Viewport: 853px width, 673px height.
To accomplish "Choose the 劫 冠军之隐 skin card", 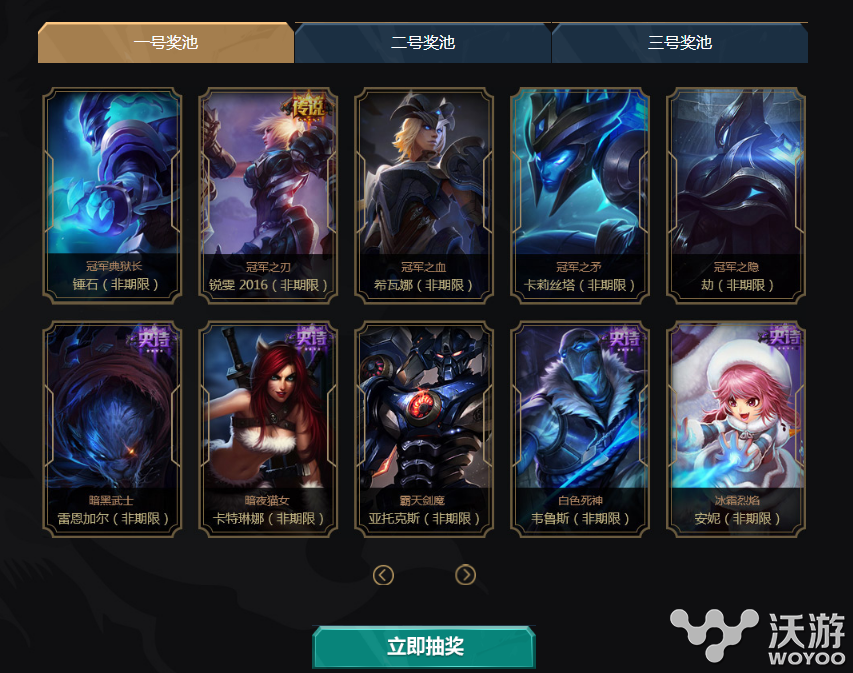I will pyautogui.click(x=736, y=195).
